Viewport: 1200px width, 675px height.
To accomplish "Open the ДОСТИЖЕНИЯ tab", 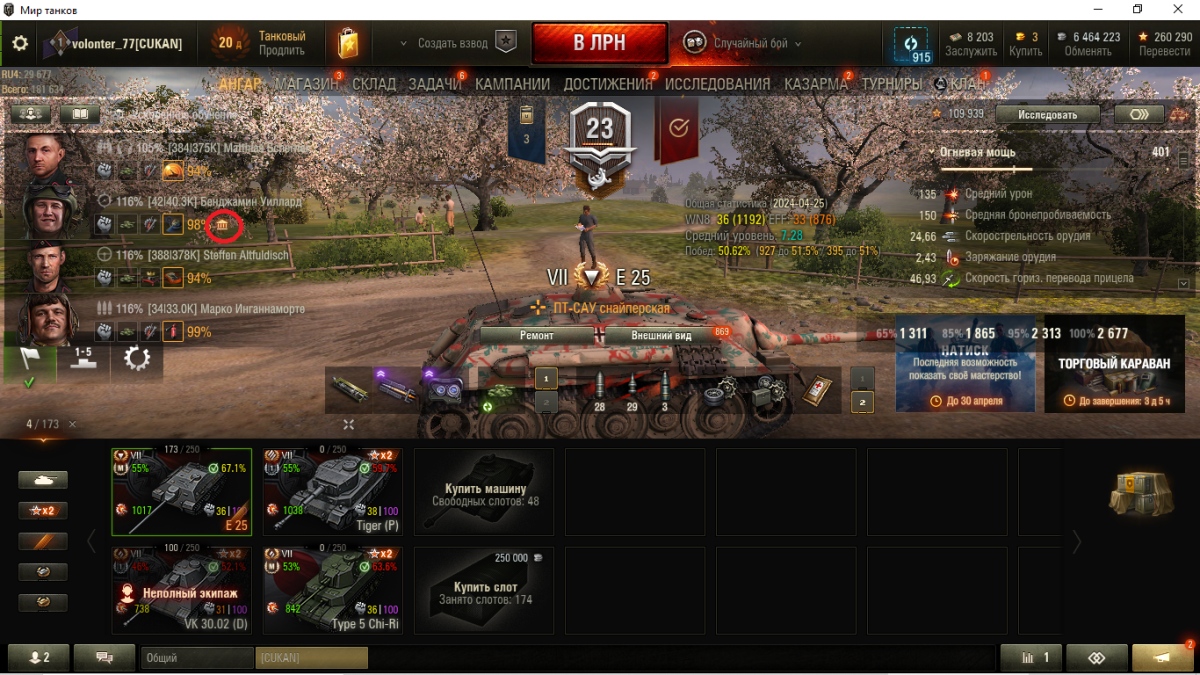I will tap(608, 85).
